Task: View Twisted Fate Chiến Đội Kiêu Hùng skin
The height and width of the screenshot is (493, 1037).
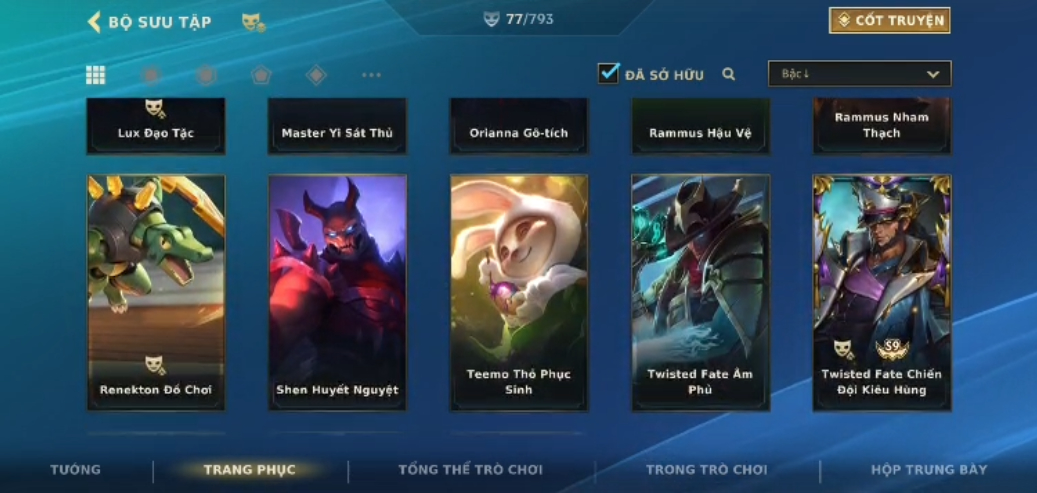Action: (882, 292)
